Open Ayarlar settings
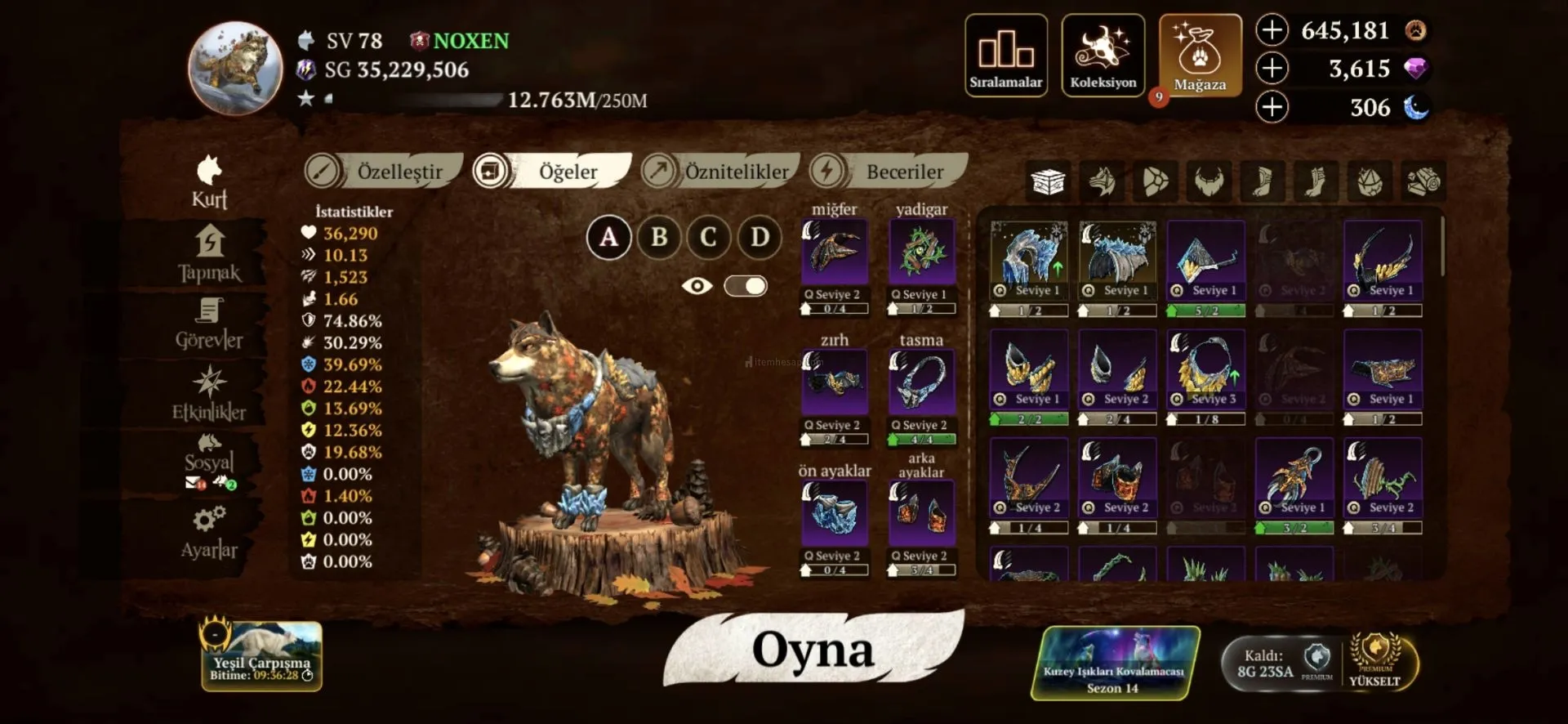This screenshot has height=724, width=1568. click(209, 533)
